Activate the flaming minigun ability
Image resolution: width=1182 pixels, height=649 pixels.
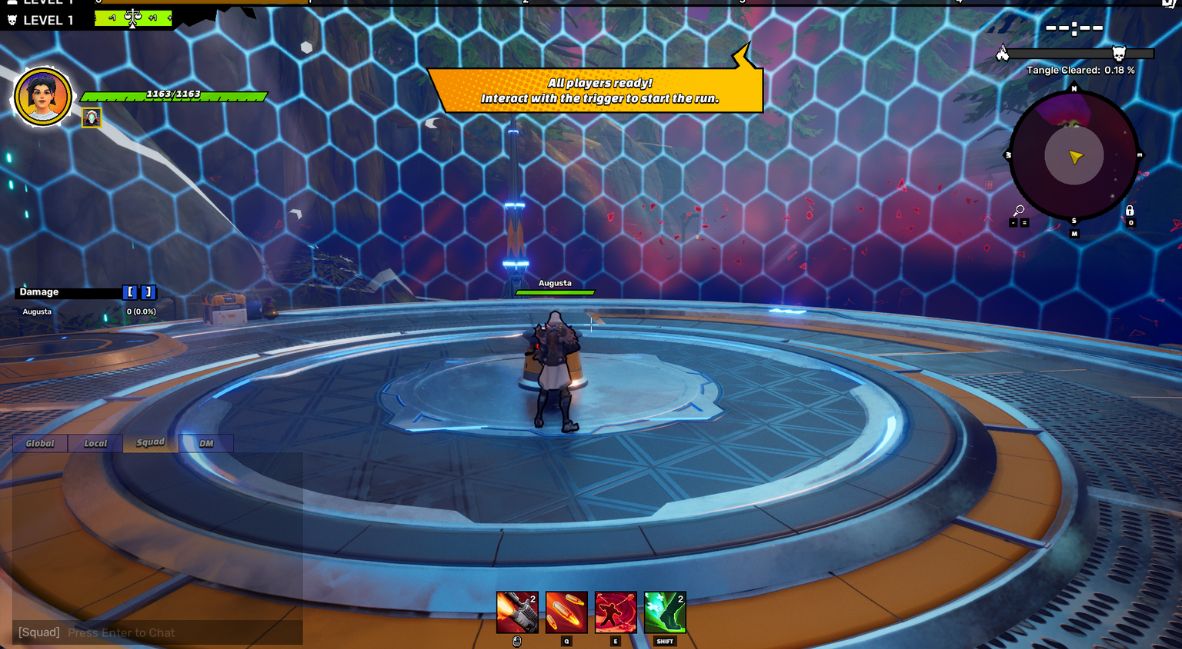(517, 612)
